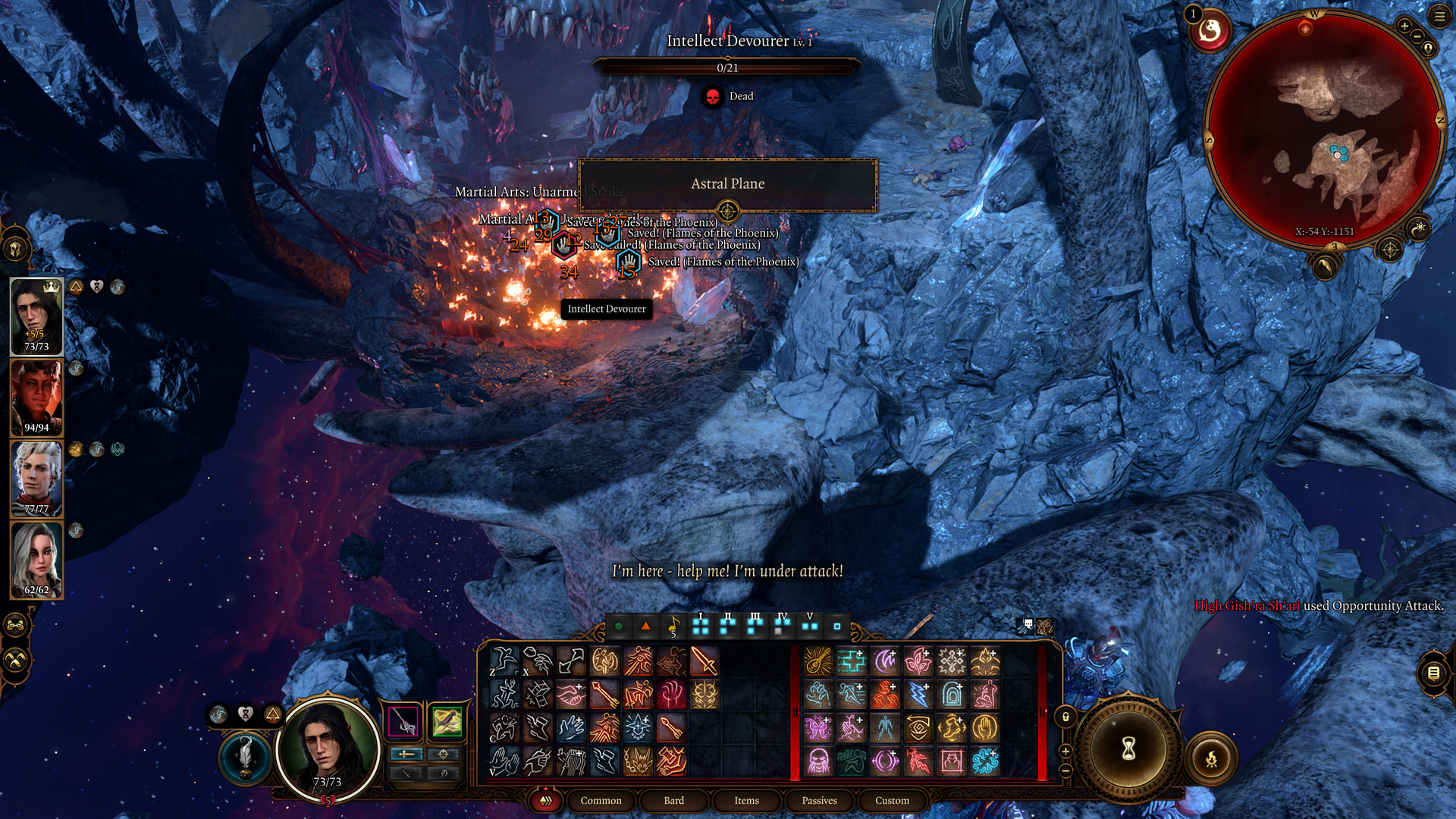Viewport: 1456px width, 819px height.
Task: Select Karlach's red tiefling portrait
Action: pyautogui.click(x=36, y=397)
